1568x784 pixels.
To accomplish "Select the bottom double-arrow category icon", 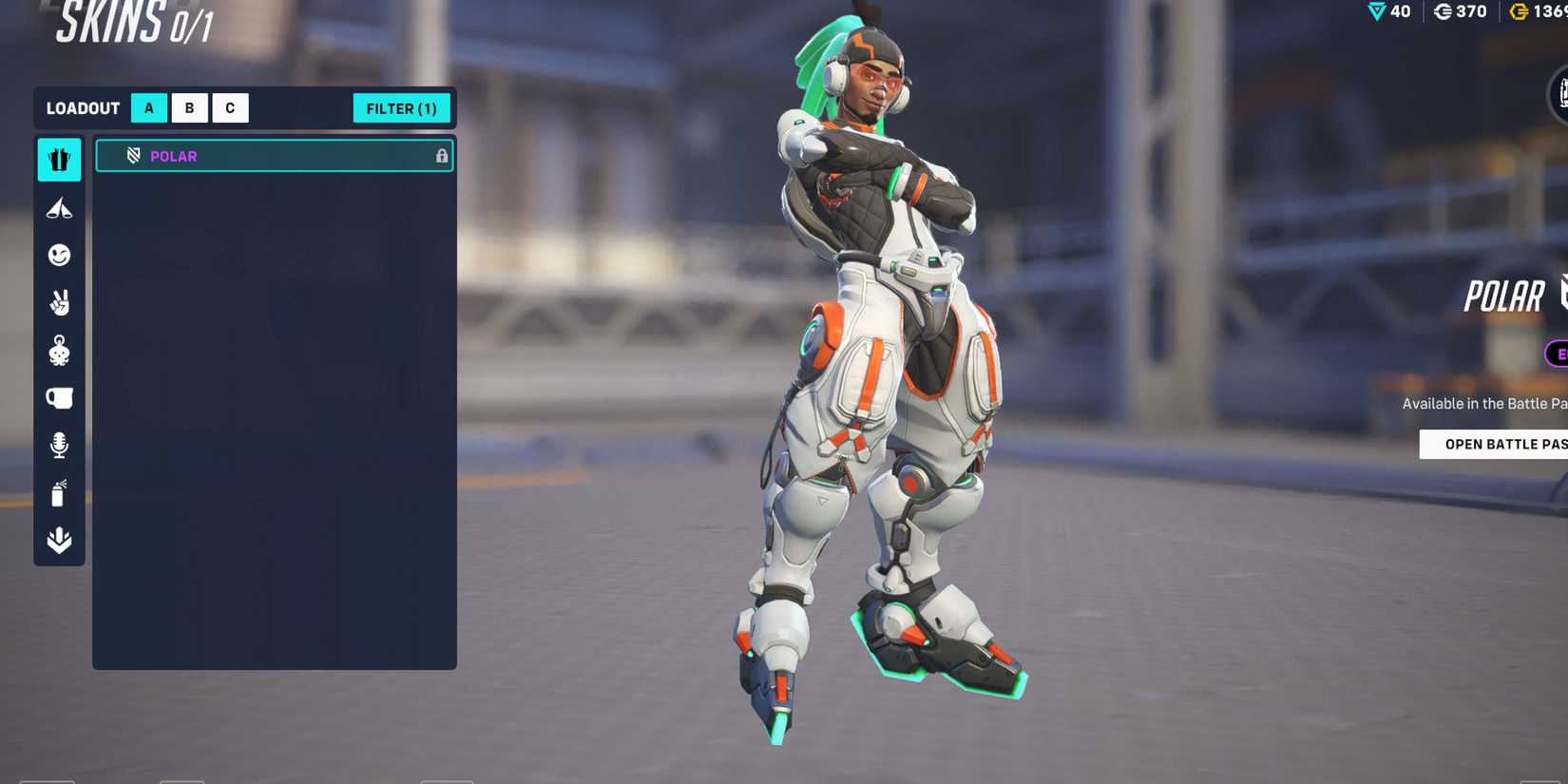I will point(59,540).
